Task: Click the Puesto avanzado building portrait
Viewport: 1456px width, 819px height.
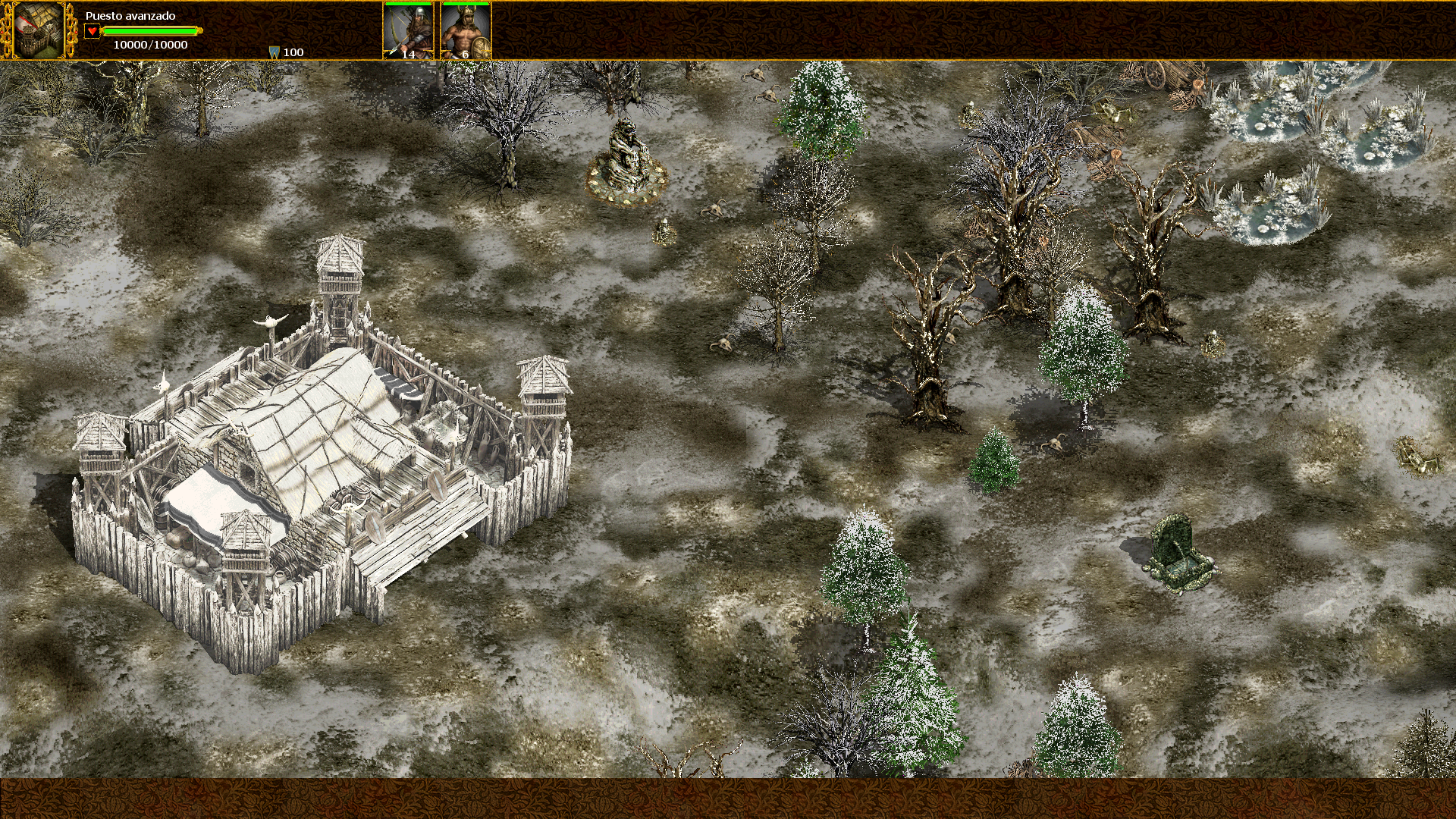Action: [39, 30]
